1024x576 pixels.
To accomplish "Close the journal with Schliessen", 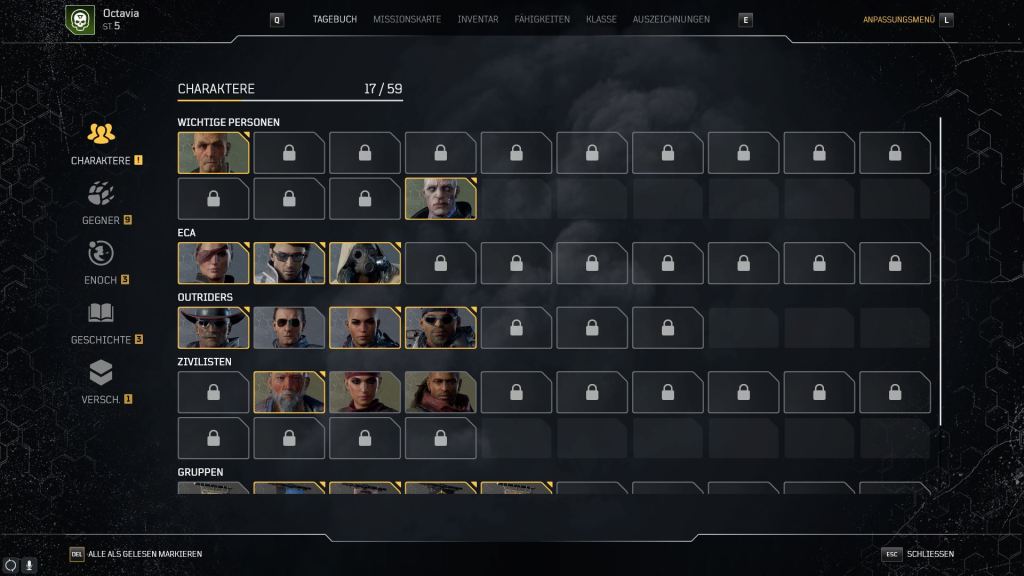I will 929,554.
